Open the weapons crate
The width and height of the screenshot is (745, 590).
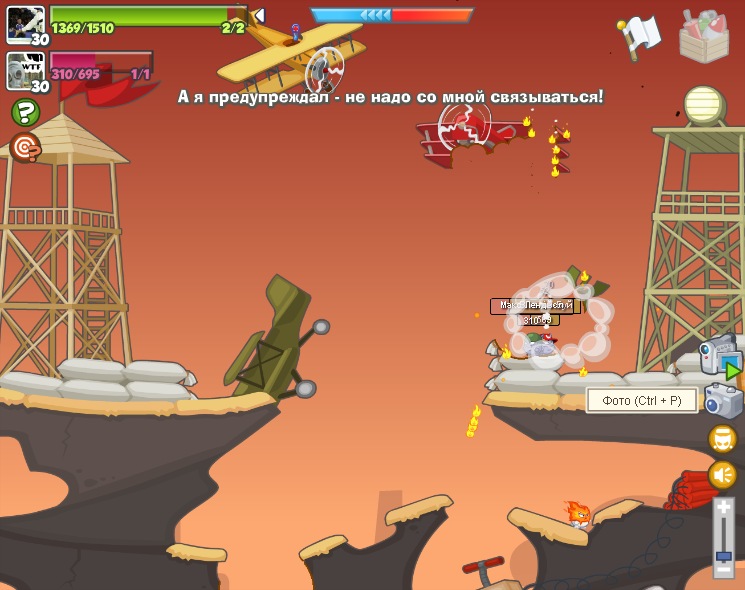[704, 36]
